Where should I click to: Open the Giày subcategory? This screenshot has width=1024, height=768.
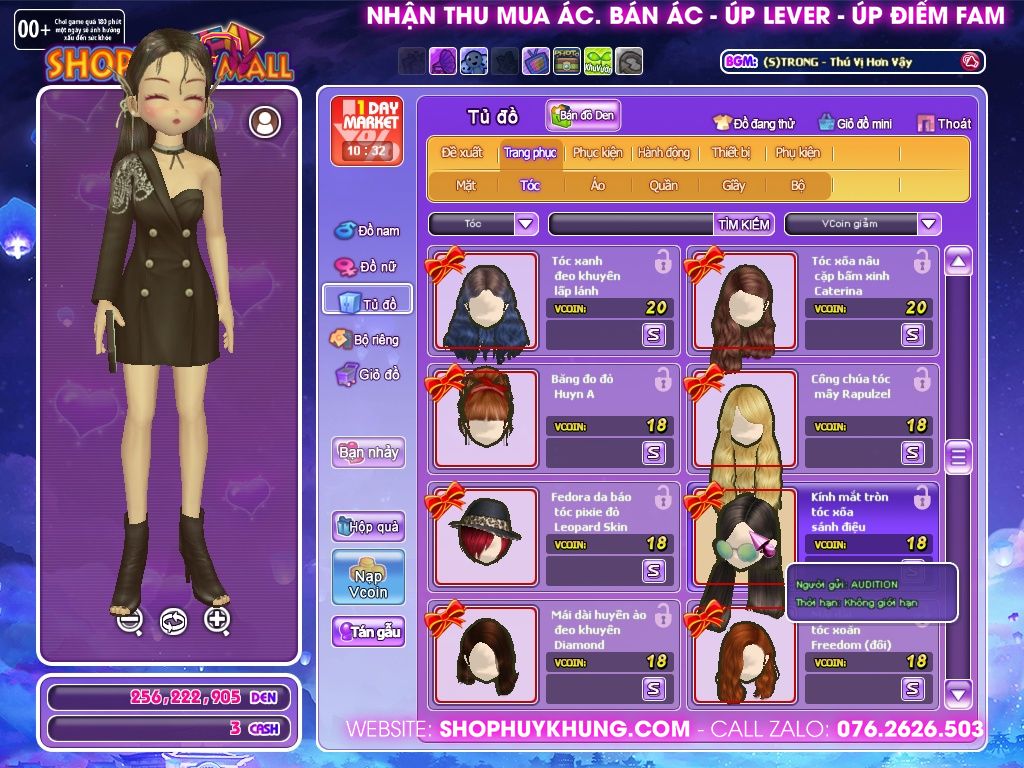(x=734, y=185)
